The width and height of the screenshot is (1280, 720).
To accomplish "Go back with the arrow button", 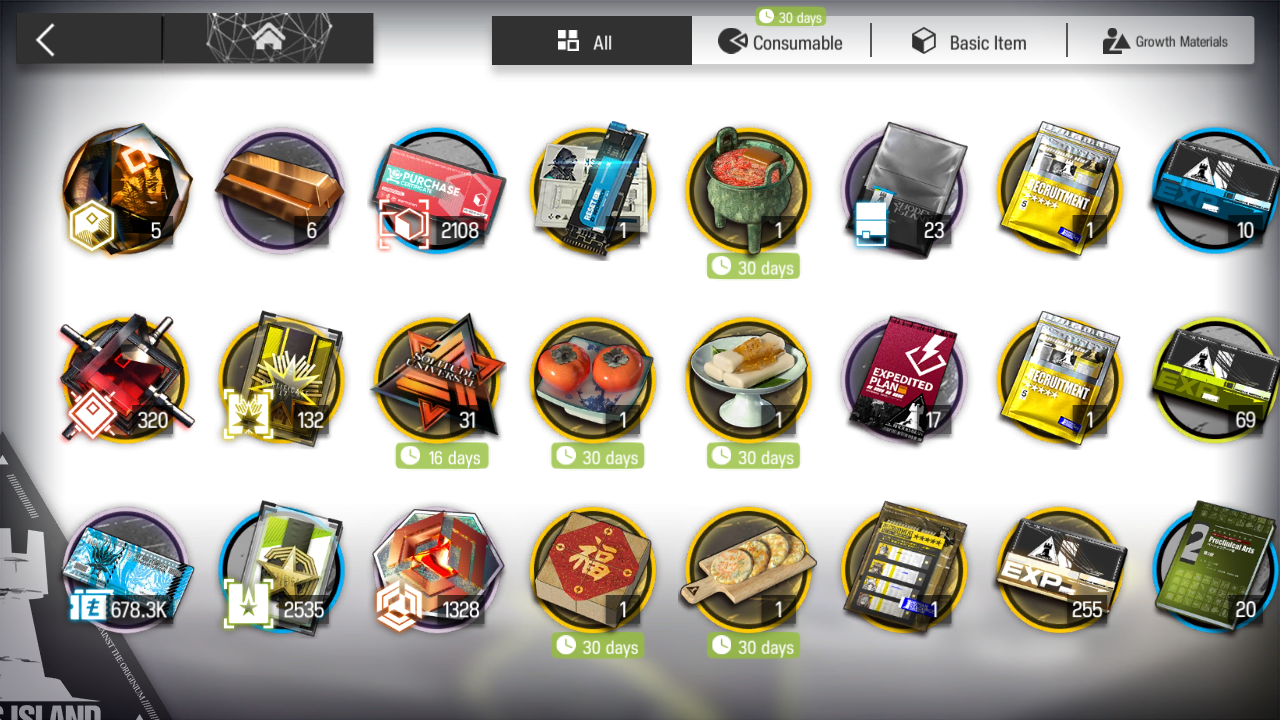I will click(46, 40).
